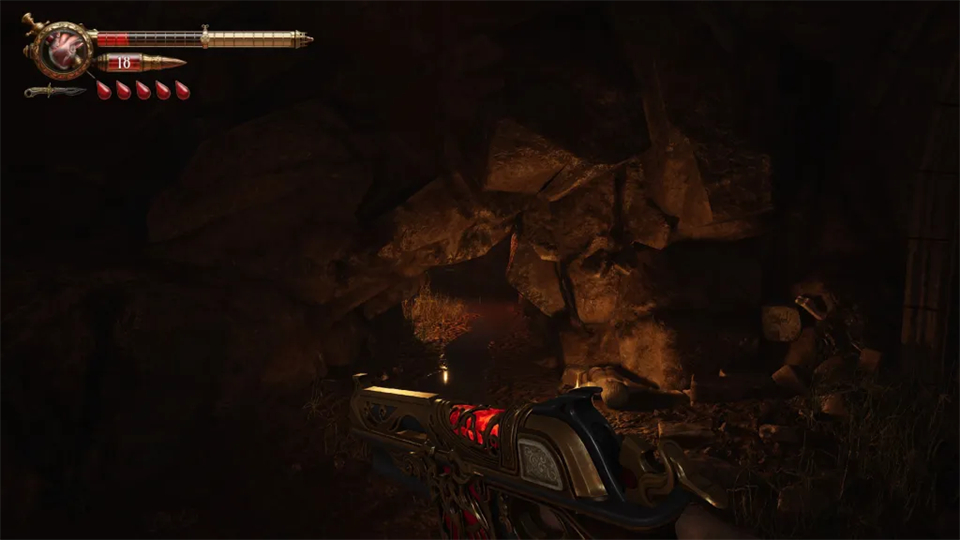Click the heart portrait emblem

[62, 48]
